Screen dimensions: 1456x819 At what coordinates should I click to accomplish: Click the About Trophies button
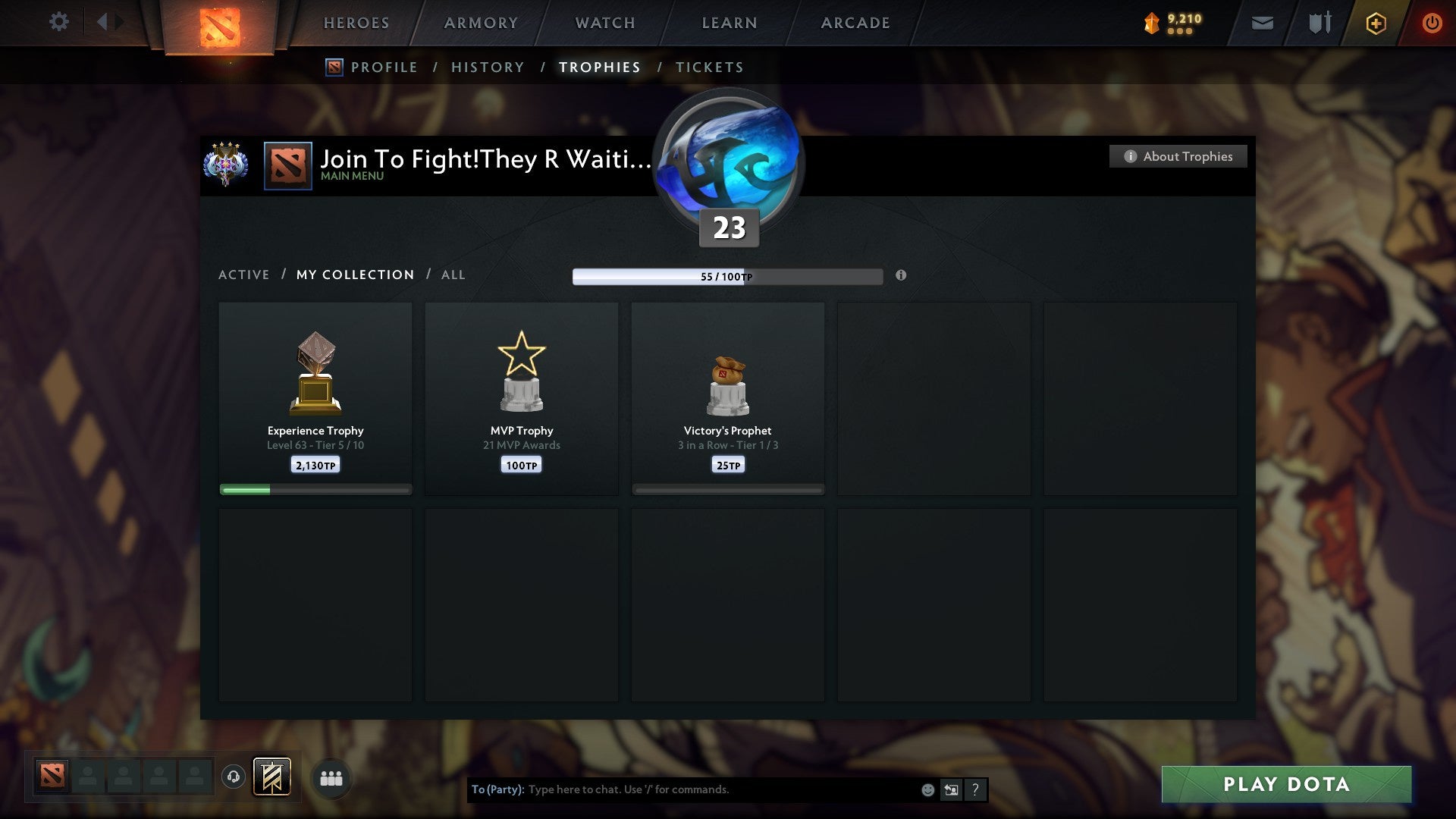tap(1178, 156)
